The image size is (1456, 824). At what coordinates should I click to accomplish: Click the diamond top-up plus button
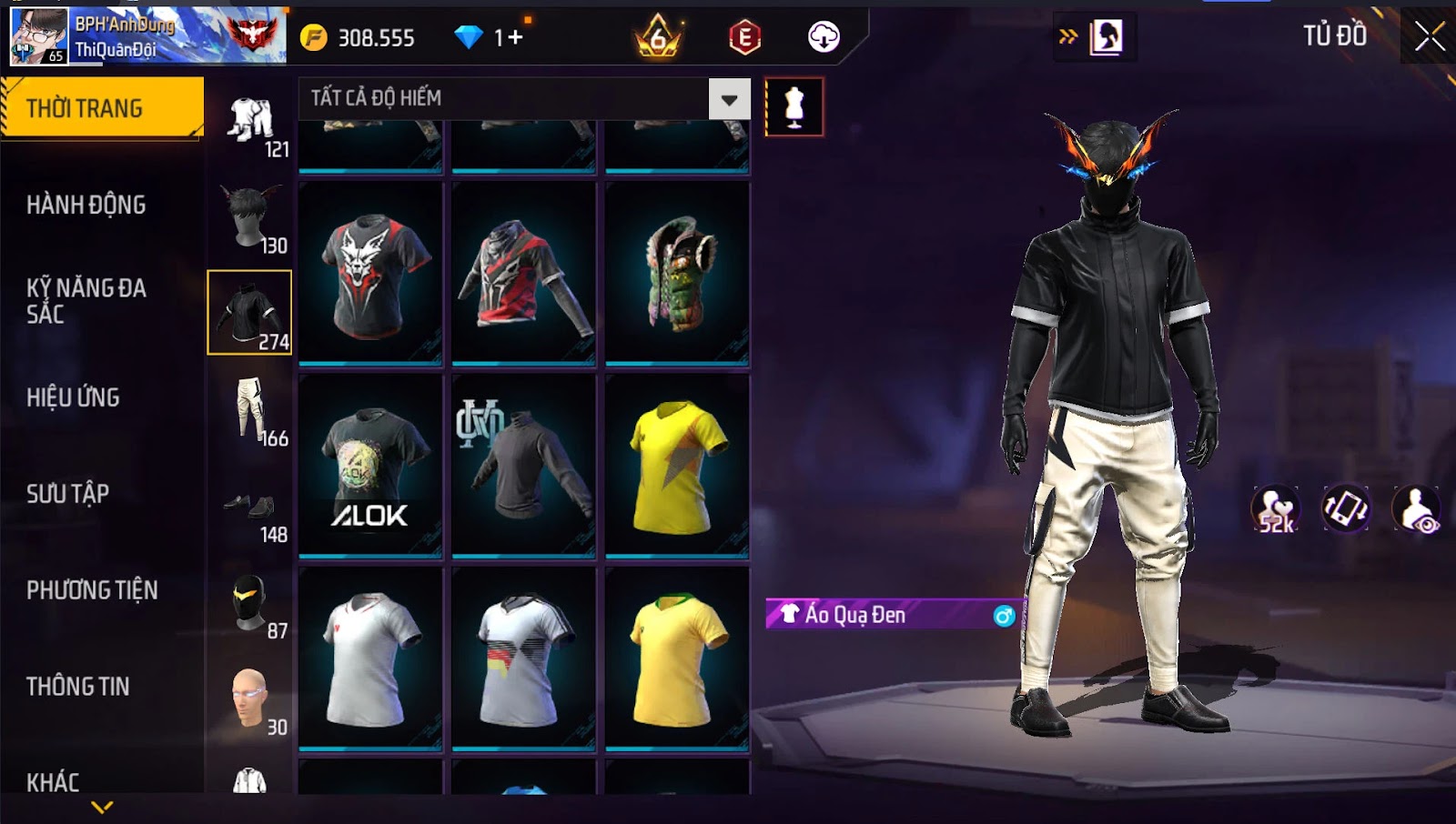pos(516,37)
